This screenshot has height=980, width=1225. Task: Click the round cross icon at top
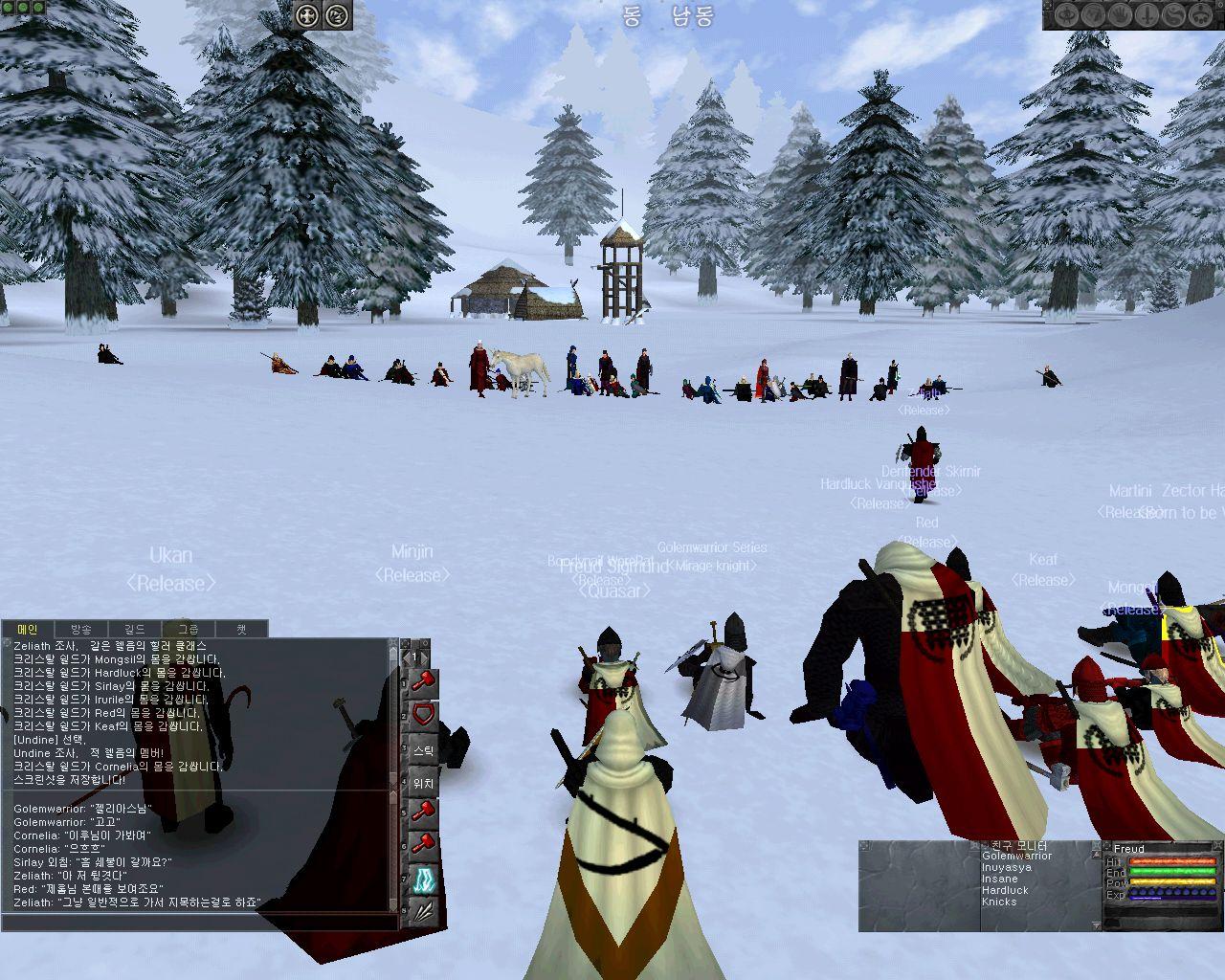point(306,15)
